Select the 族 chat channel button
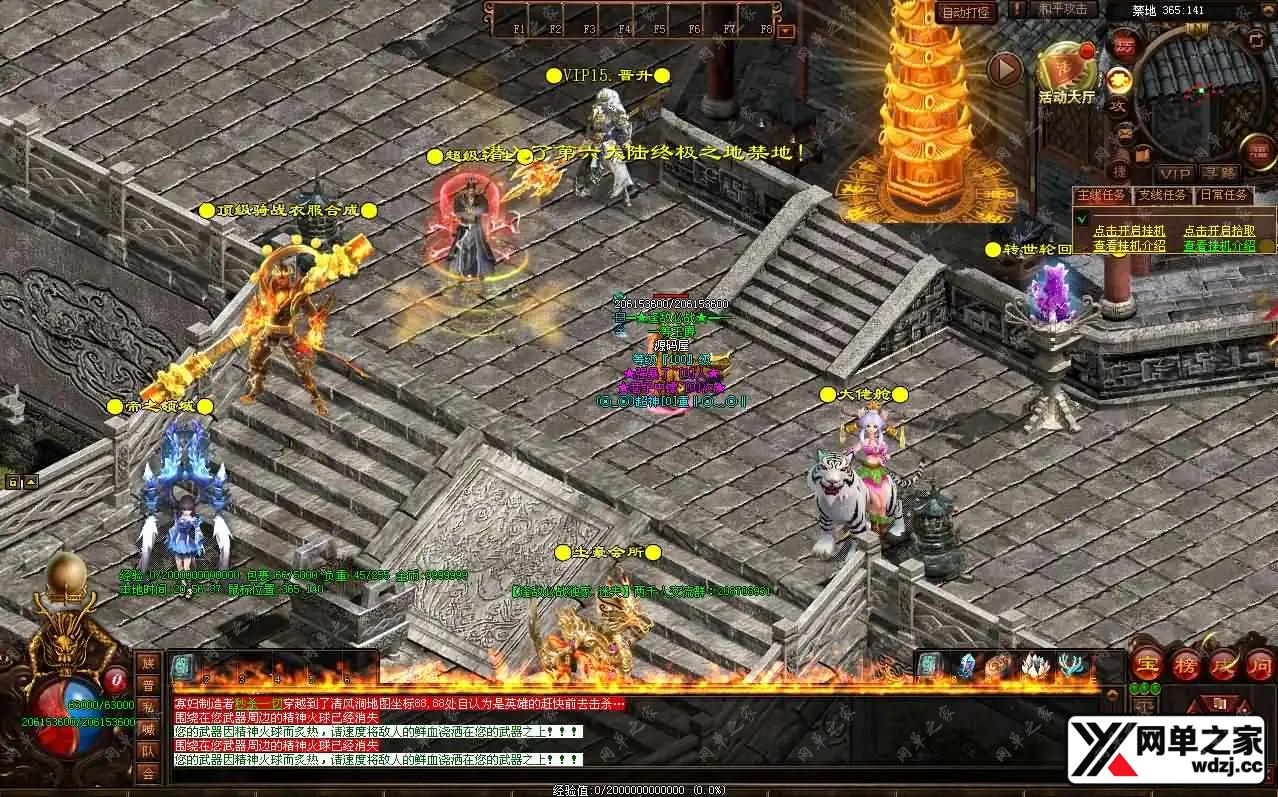 148,663
